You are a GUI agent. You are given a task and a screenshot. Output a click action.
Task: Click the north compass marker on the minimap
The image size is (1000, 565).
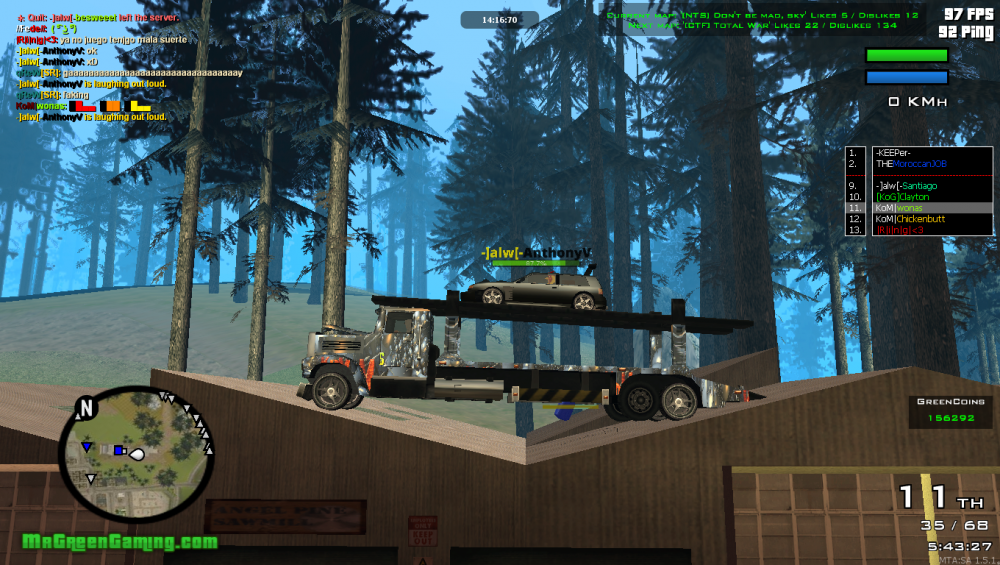[86, 408]
